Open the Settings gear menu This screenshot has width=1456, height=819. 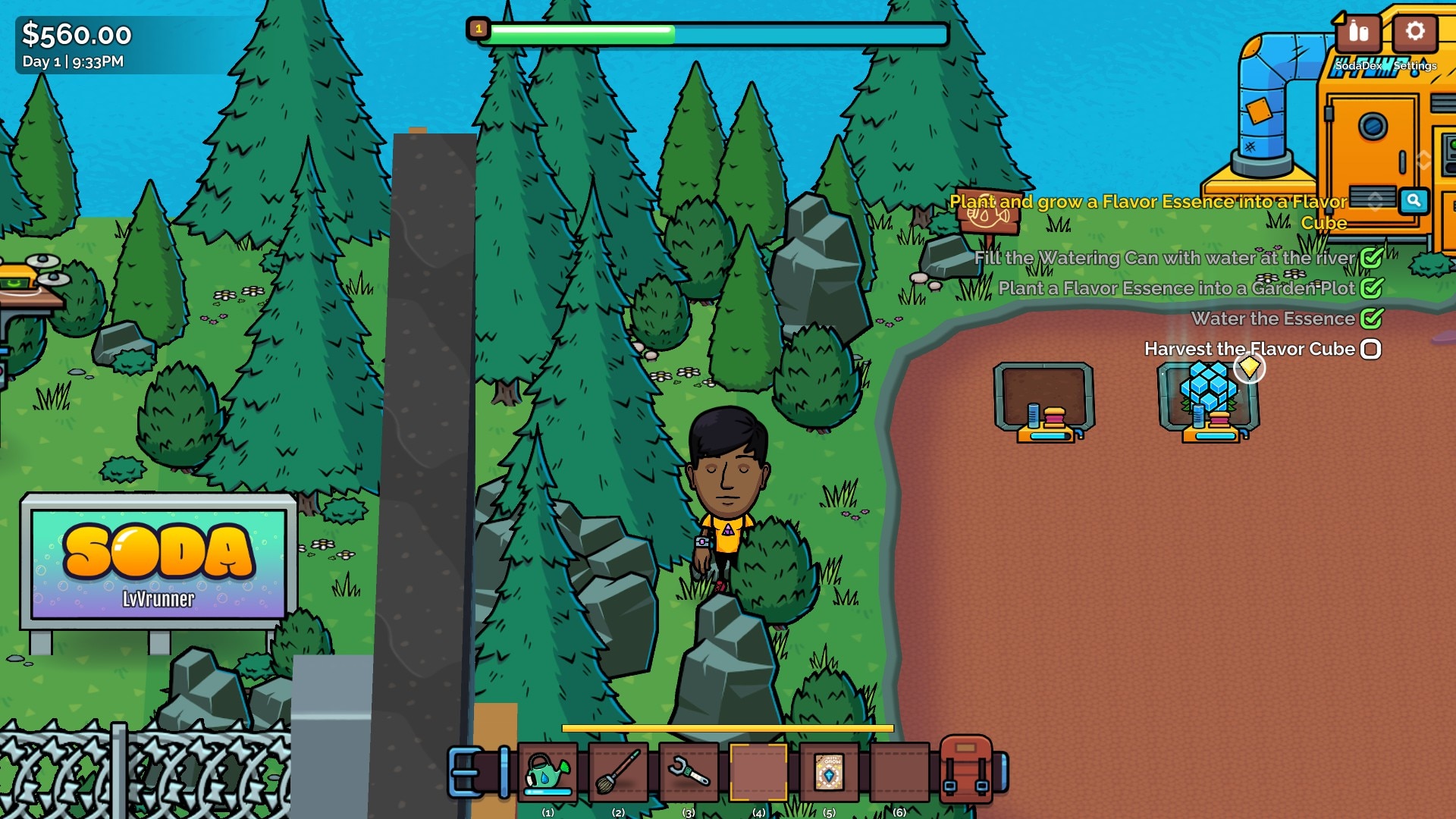tap(1414, 34)
